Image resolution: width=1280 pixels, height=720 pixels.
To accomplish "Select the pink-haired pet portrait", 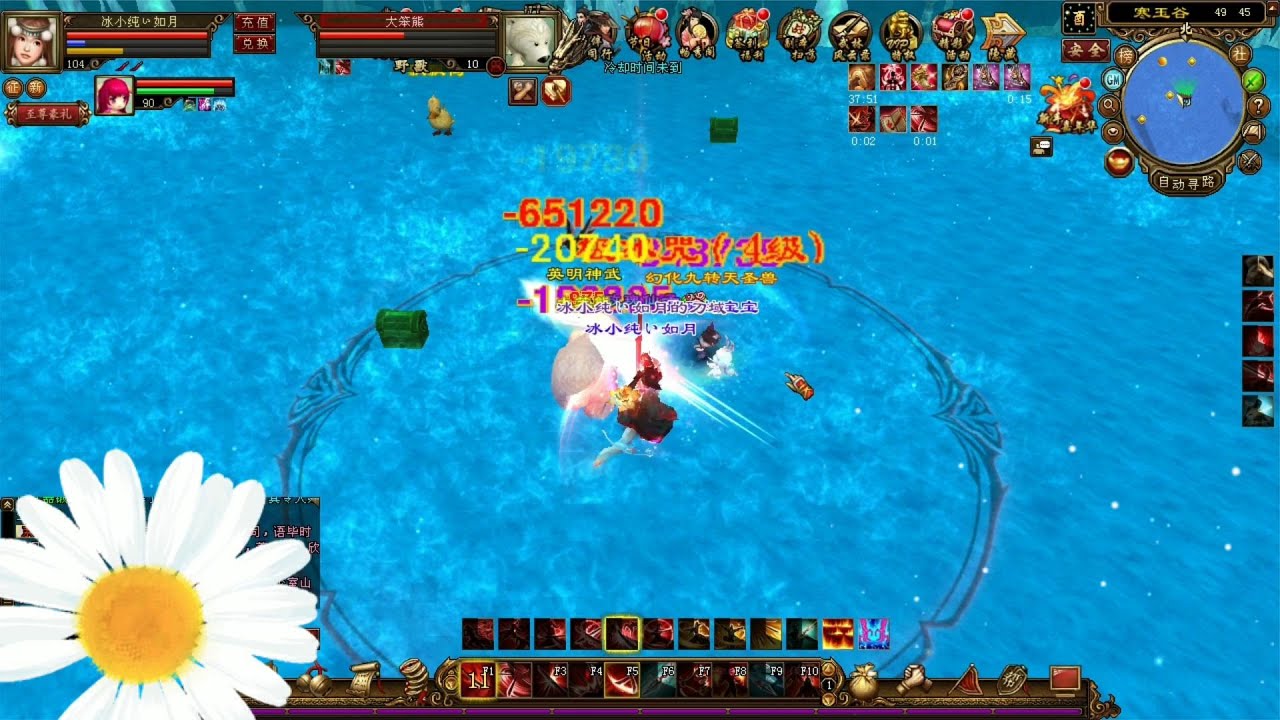I will click(114, 95).
